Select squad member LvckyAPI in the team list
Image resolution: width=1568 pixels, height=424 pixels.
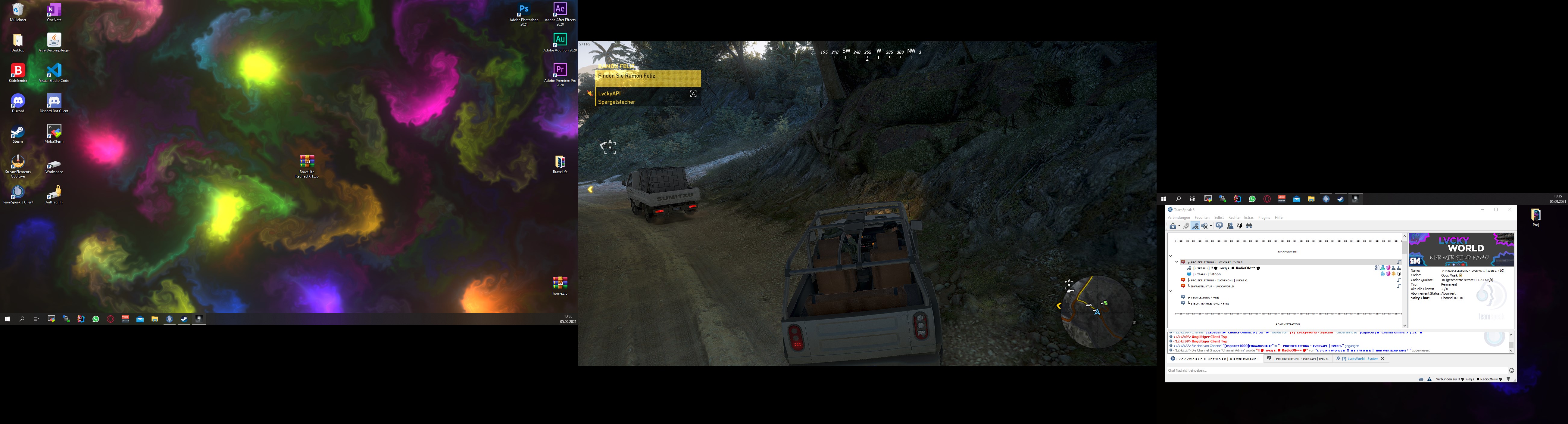(x=609, y=94)
